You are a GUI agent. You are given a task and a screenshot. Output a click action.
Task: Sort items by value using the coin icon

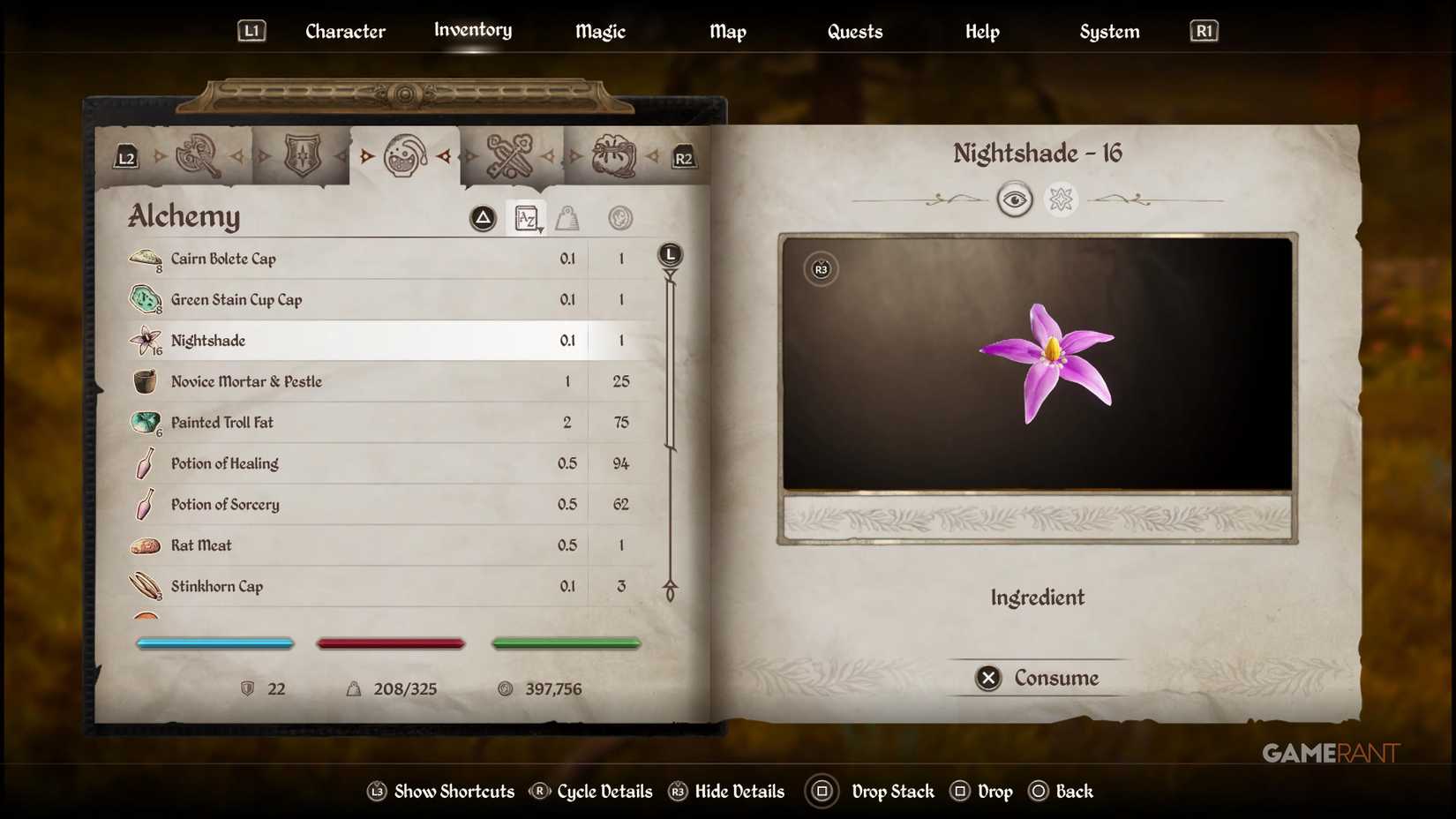click(619, 218)
